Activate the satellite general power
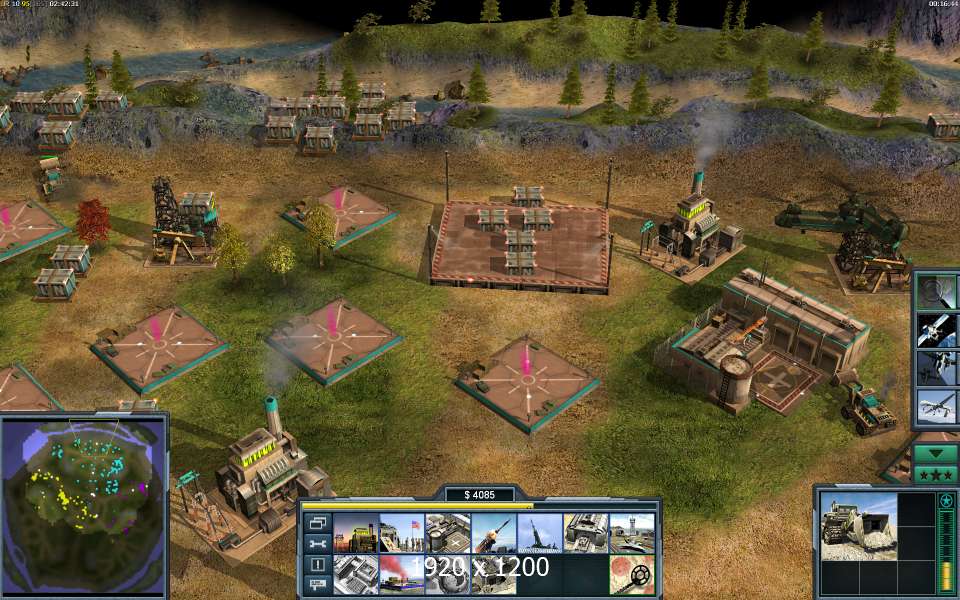The width and height of the screenshot is (960, 600). tap(937, 329)
